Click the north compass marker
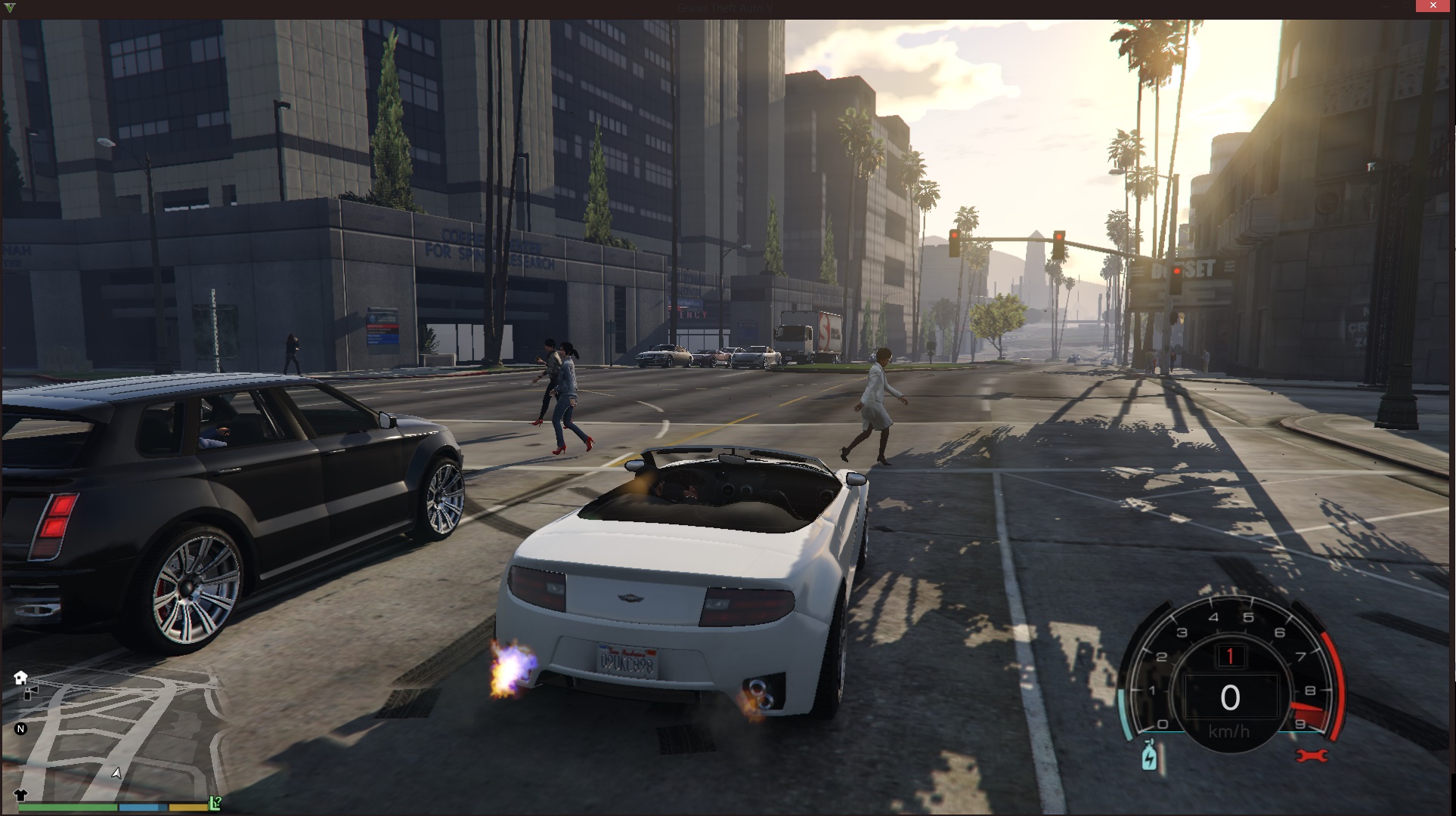The width and height of the screenshot is (1456, 816). (x=21, y=729)
